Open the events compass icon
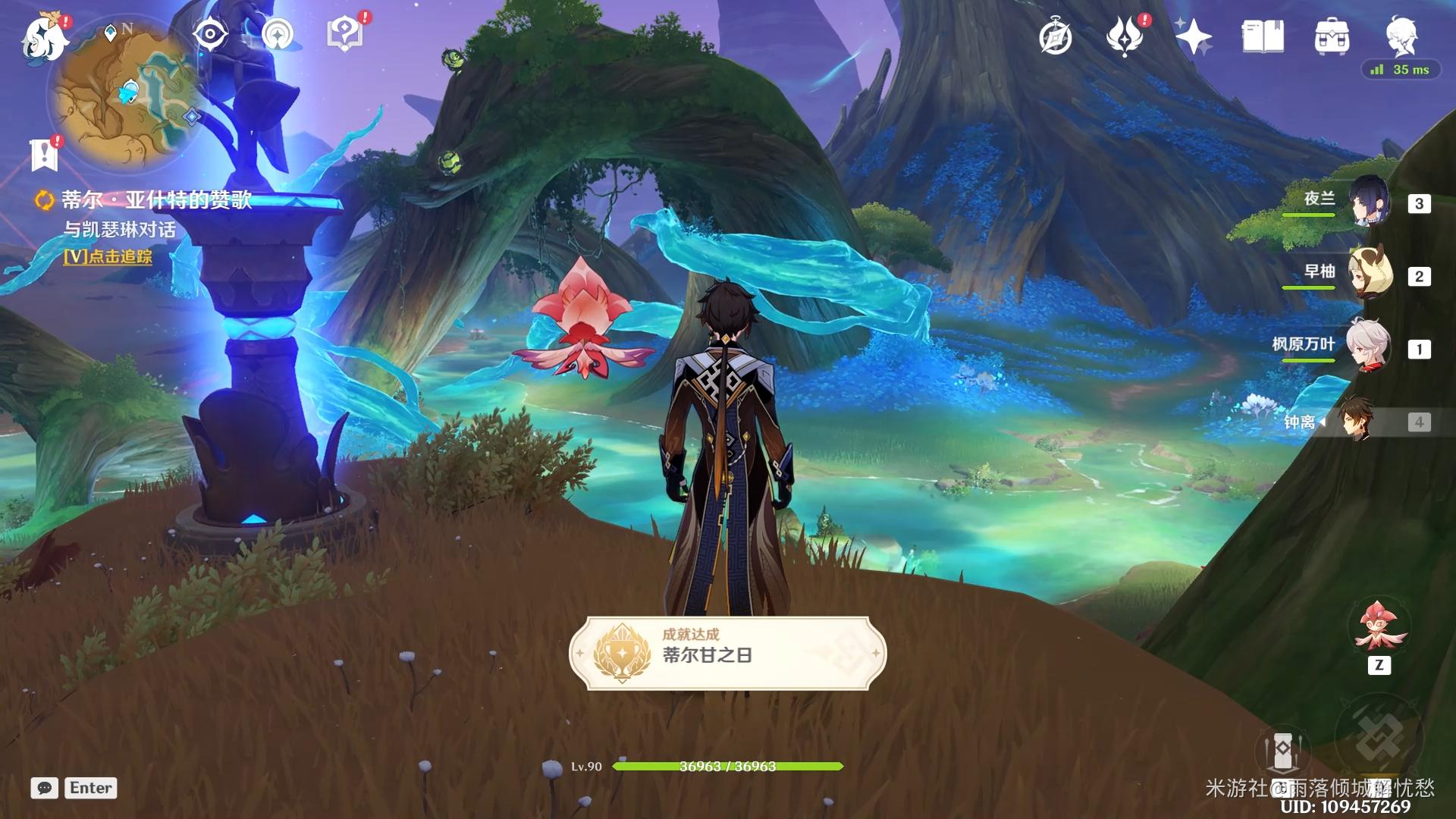This screenshot has height=819, width=1456. coord(1056,36)
